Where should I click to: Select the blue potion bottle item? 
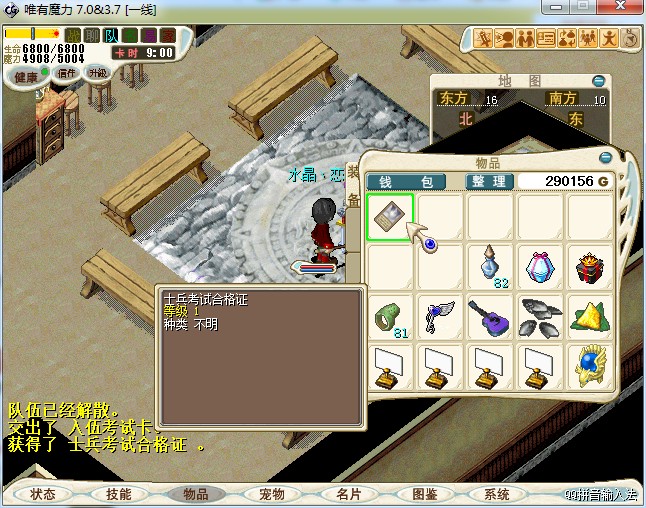click(490, 267)
